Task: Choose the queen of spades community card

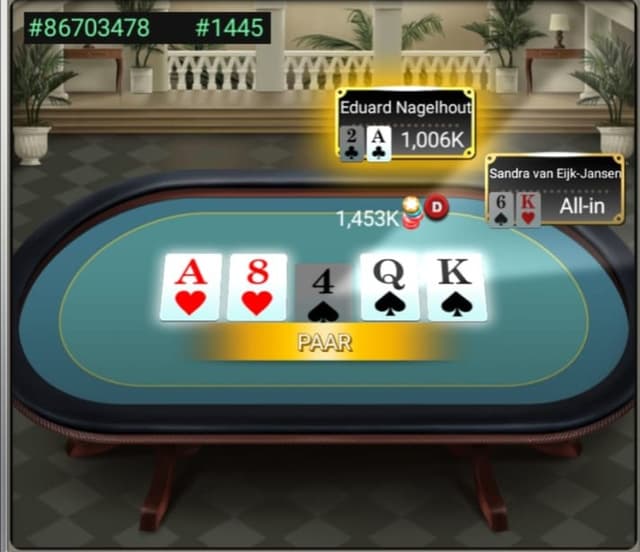Action: pyautogui.click(x=390, y=287)
